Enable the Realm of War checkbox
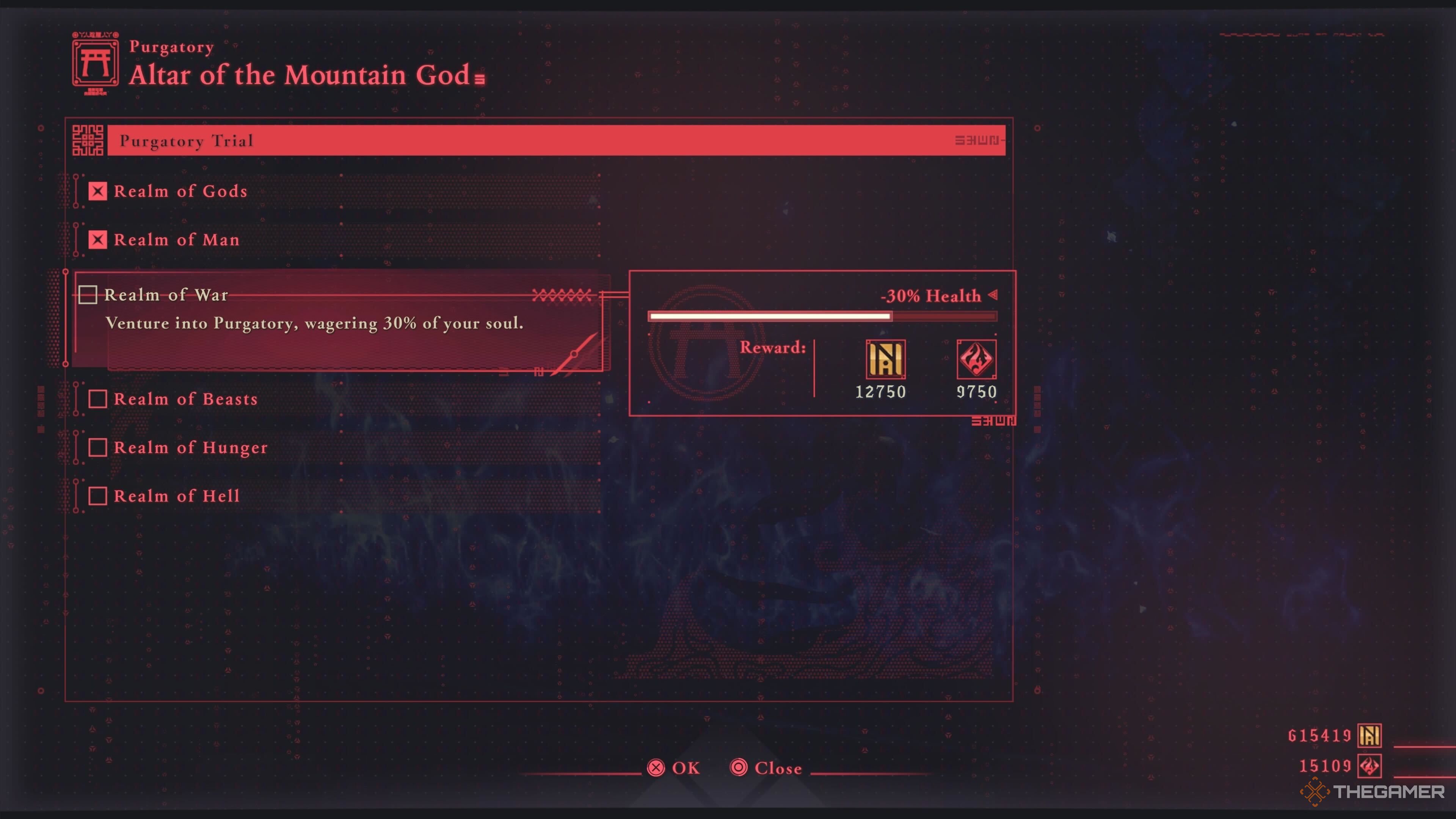This screenshot has height=819, width=1456. click(x=88, y=295)
